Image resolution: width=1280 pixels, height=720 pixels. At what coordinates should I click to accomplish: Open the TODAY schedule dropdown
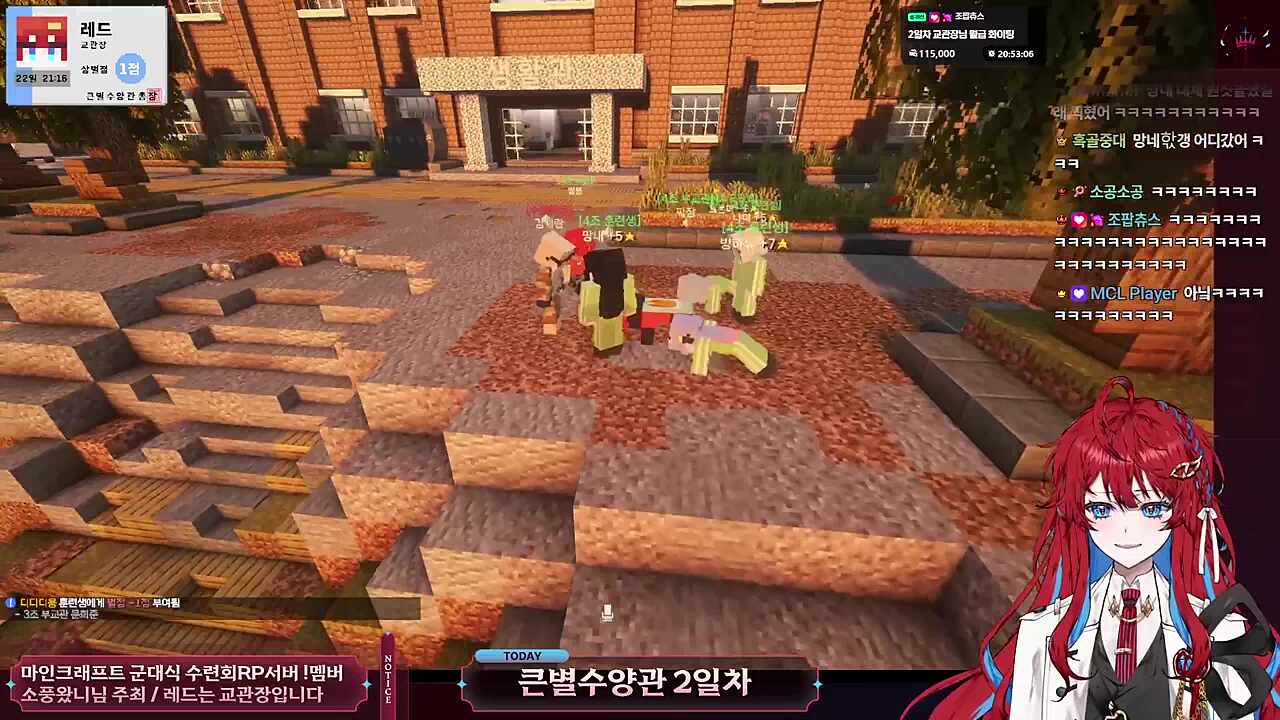[x=522, y=655]
